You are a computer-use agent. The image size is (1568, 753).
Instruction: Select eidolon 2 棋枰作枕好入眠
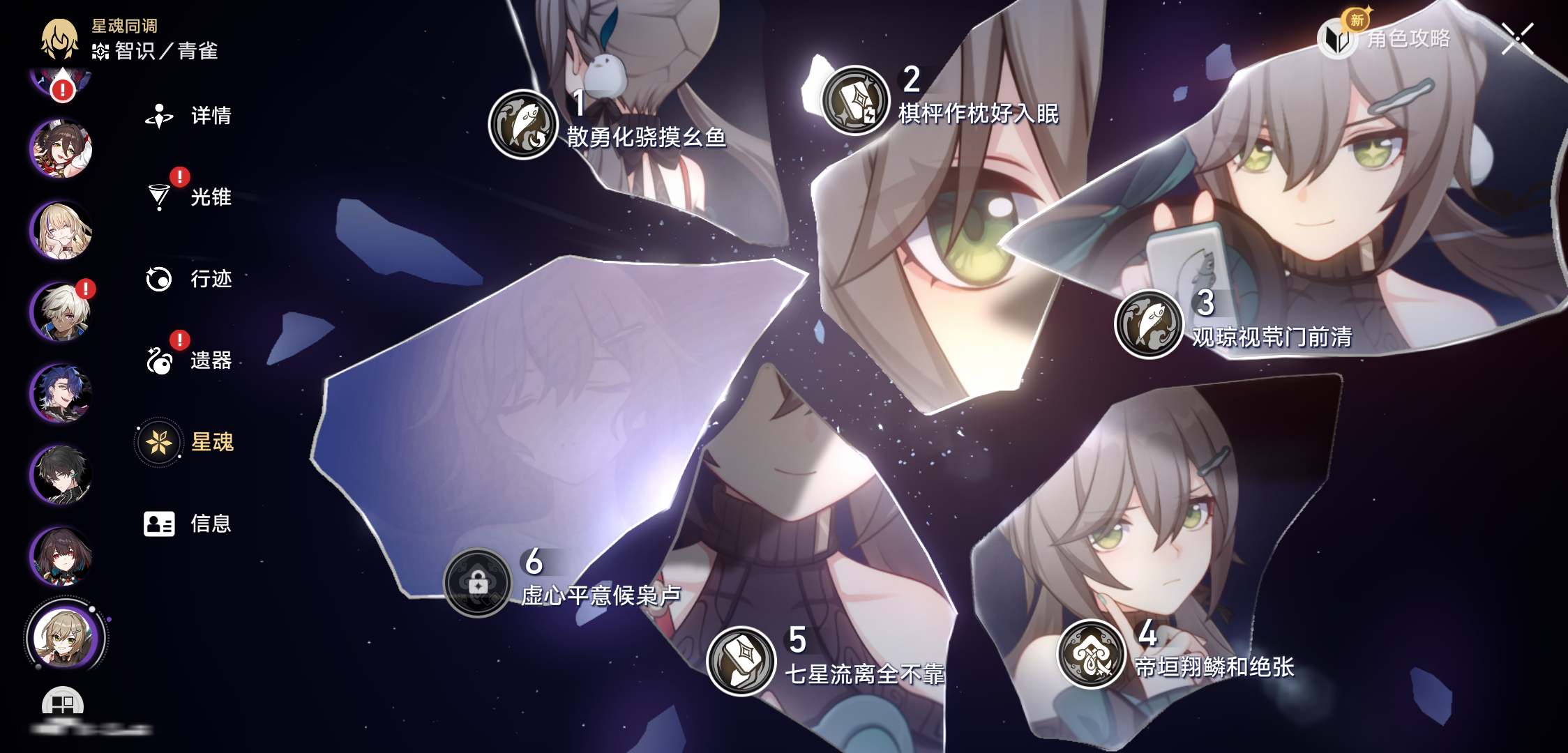[854, 100]
